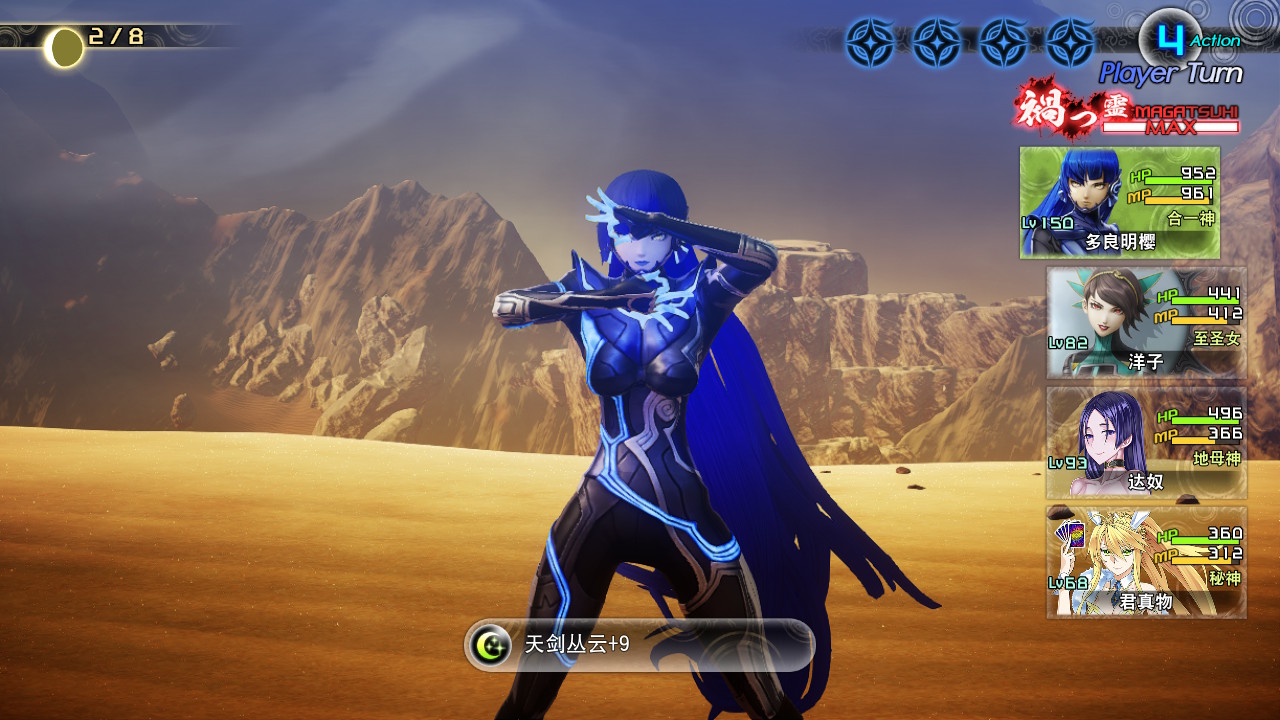The width and height of the screenshot is (1280, 720).
Task: Select party member 多良明樱 portrait card
Action: point(1119,203)
